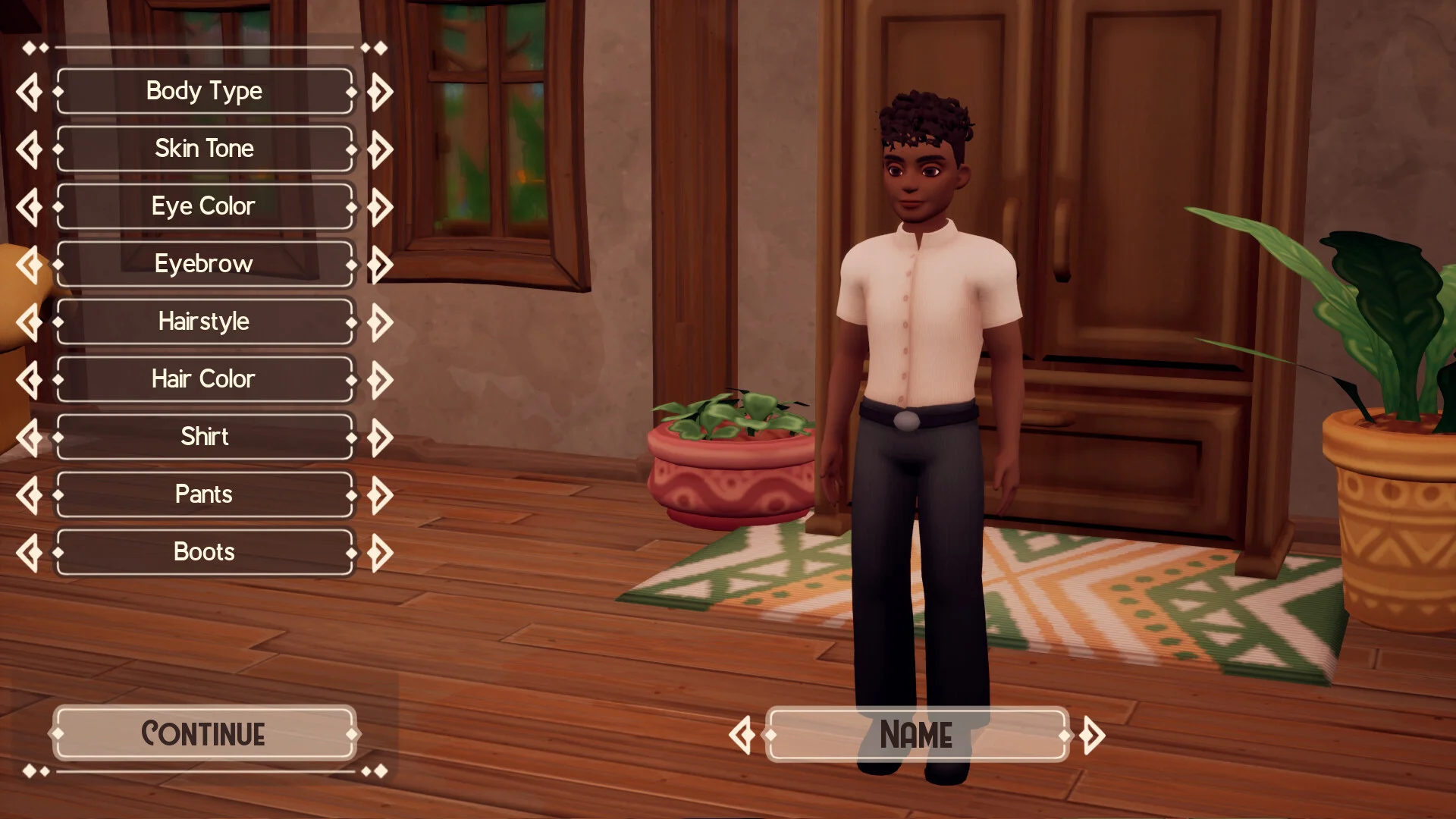Open the Name field button

coord(917,734)
